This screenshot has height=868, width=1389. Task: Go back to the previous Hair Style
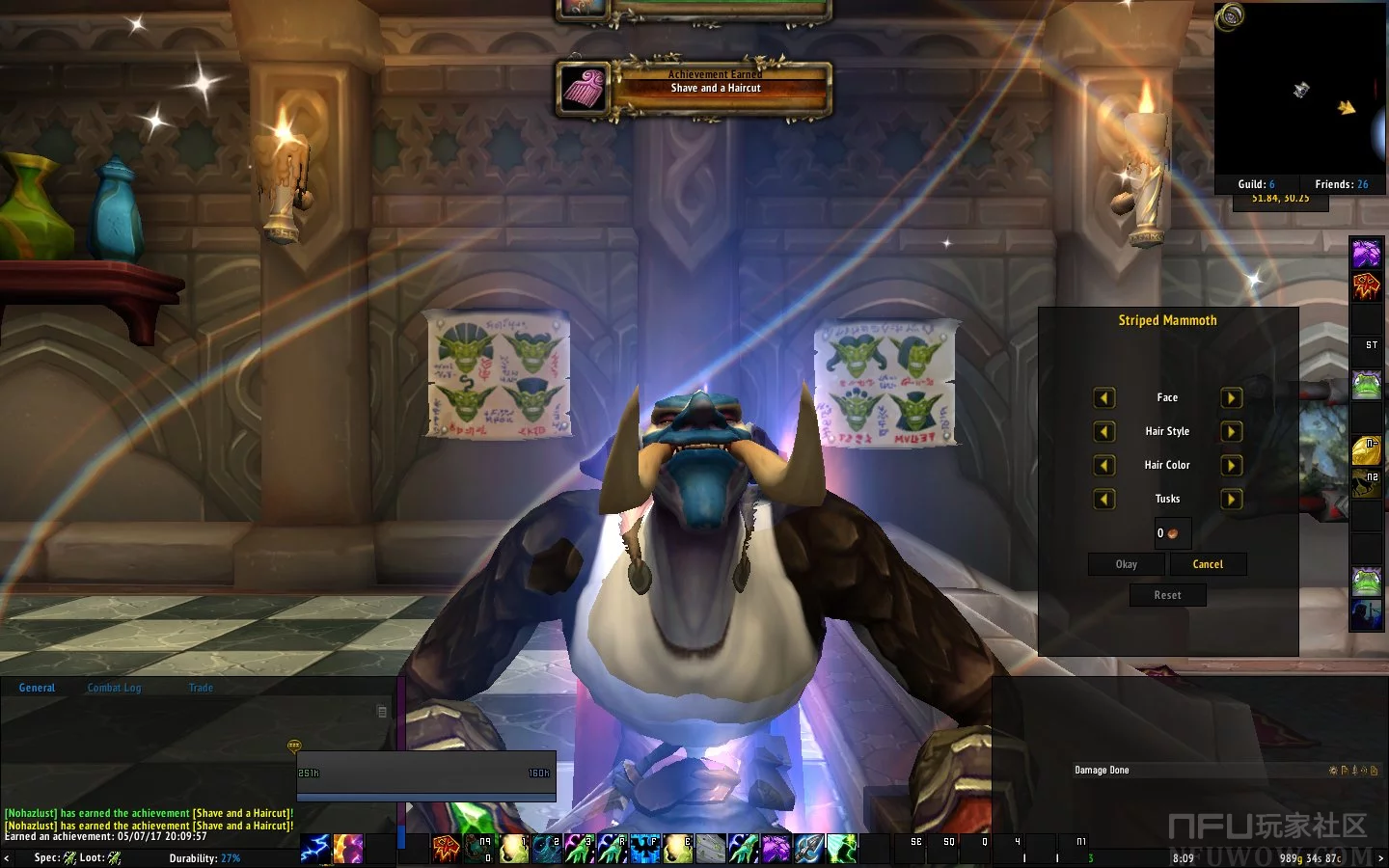tap(1104, 432)
